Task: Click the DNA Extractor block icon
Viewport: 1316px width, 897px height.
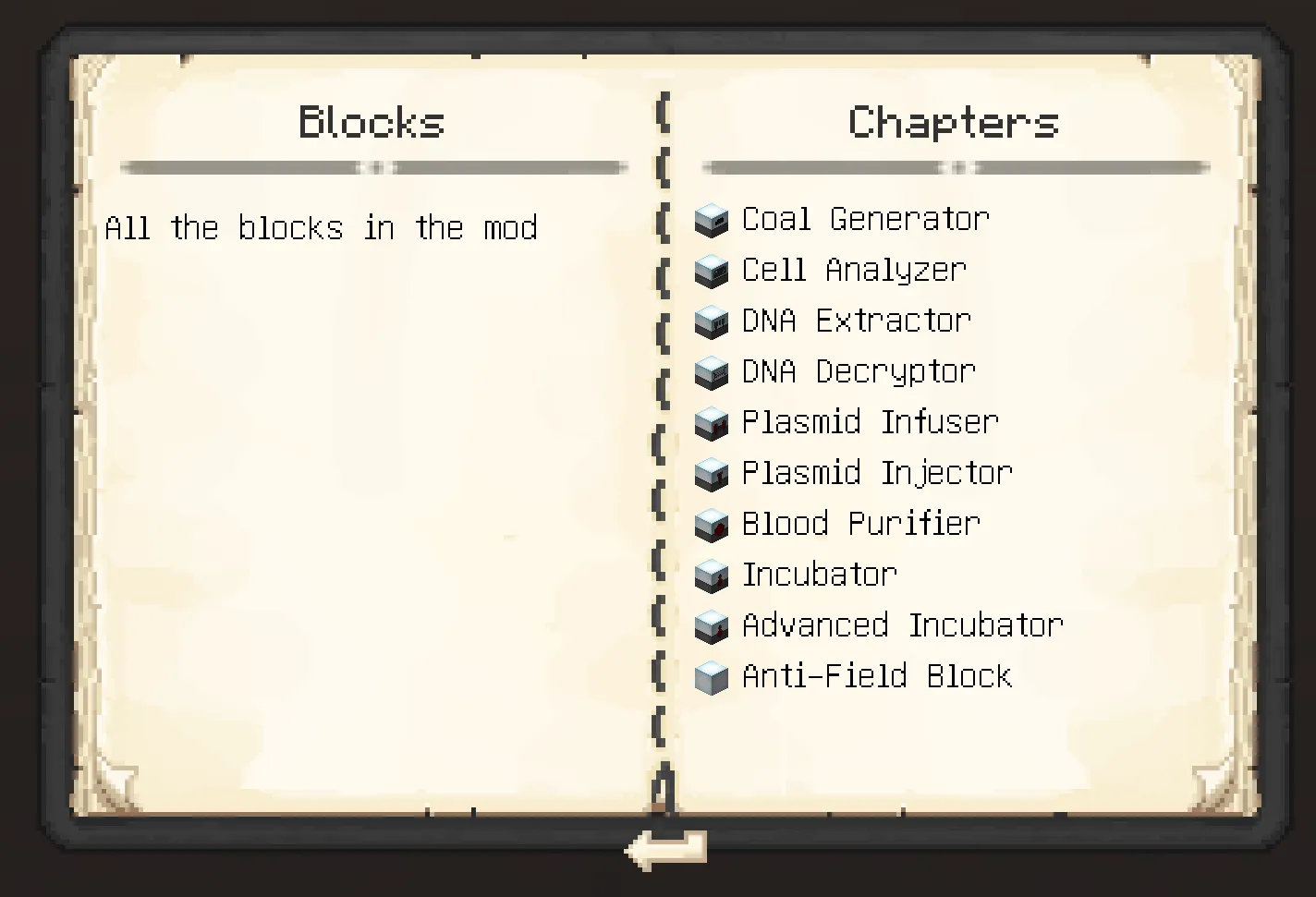Action: 712,321
